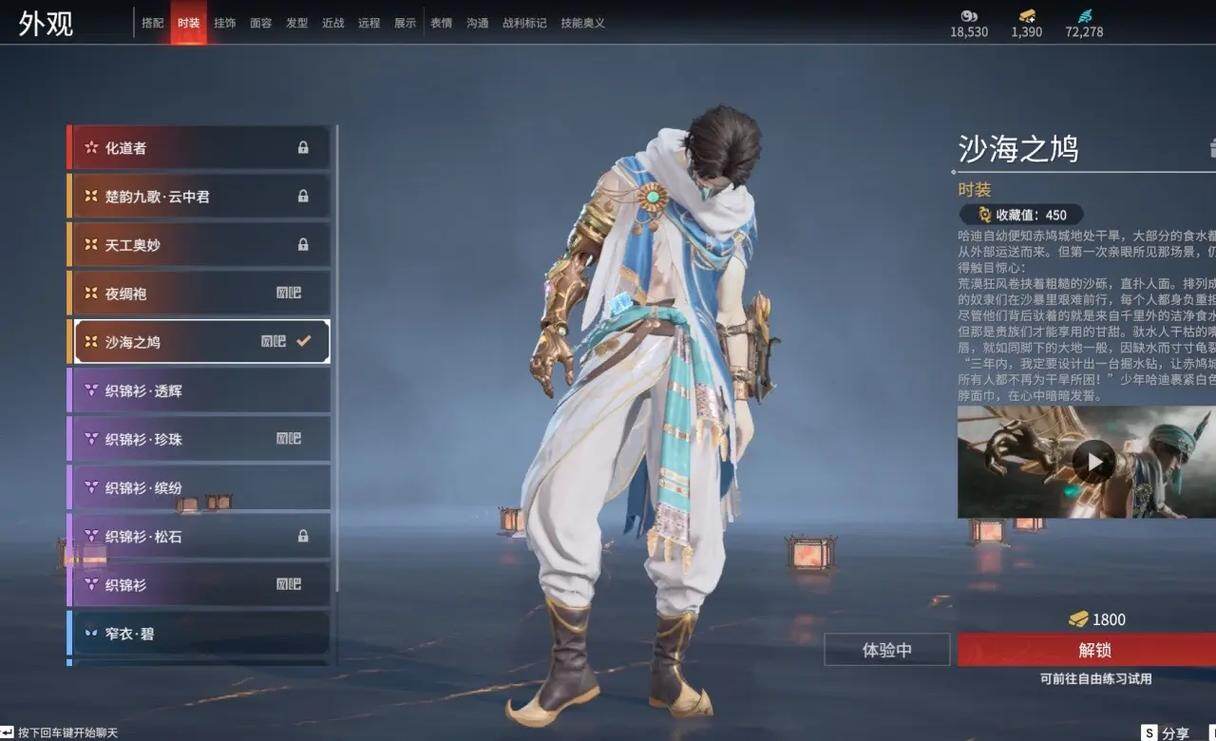Choose the 织锦衫·透辉 outfit
1216x741 pixels.
[198, 391]
